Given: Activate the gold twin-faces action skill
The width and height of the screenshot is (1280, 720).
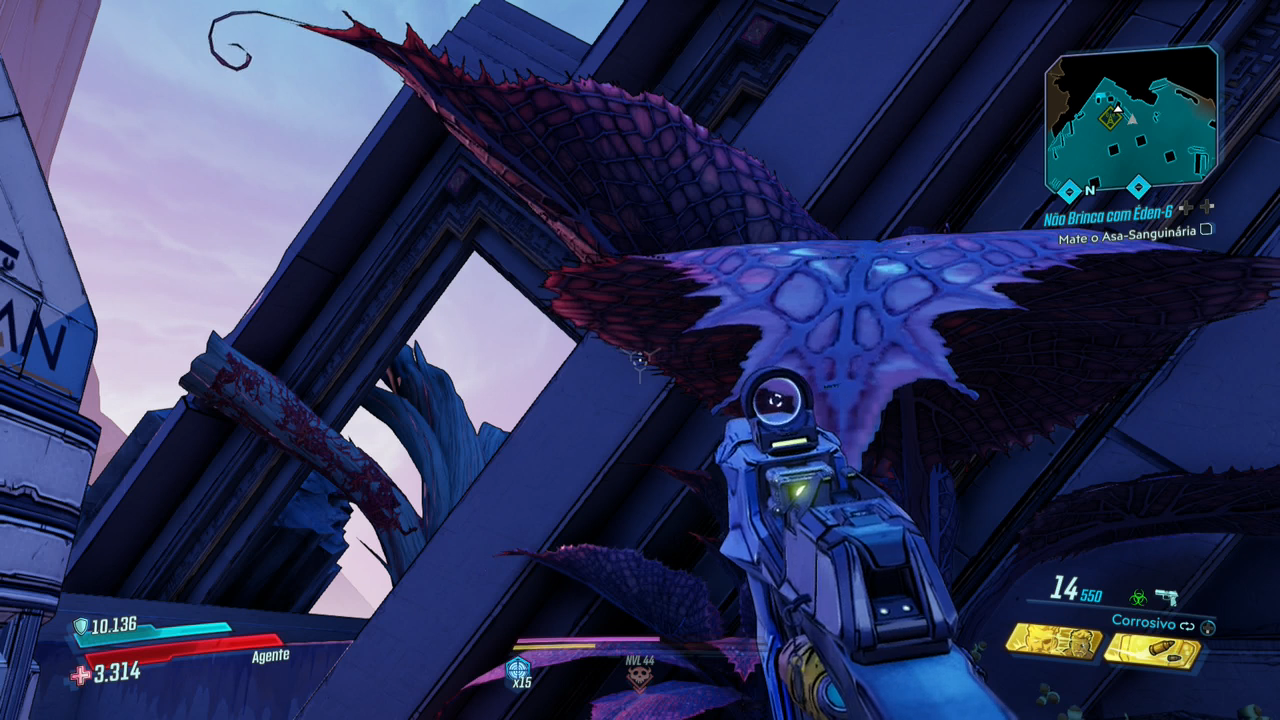Looking at the screenshot, I should pyautogui.click(x=1053, y=641).
